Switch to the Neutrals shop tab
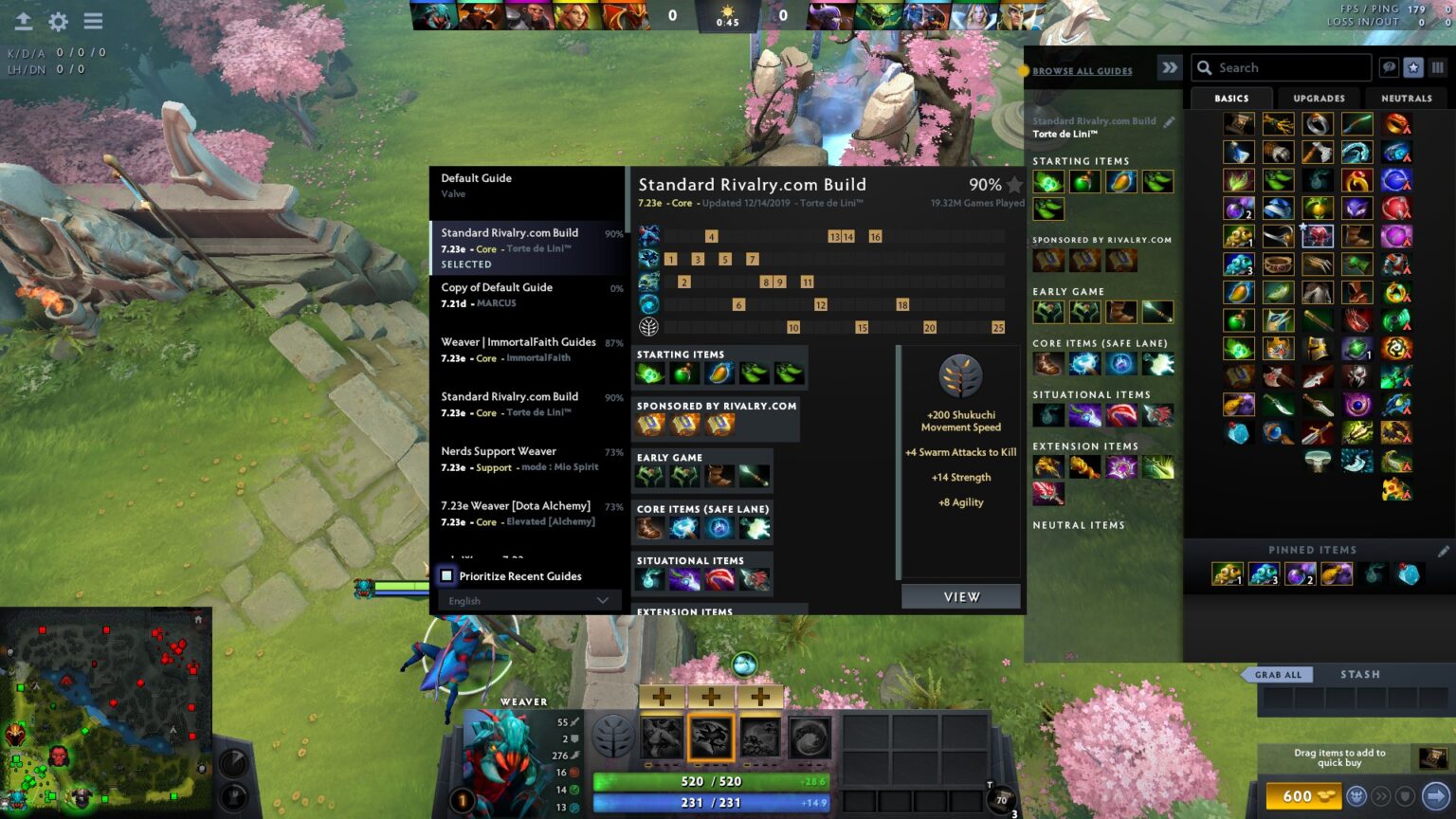The width and height of the screenshot is (1456, 819). 1407,98
